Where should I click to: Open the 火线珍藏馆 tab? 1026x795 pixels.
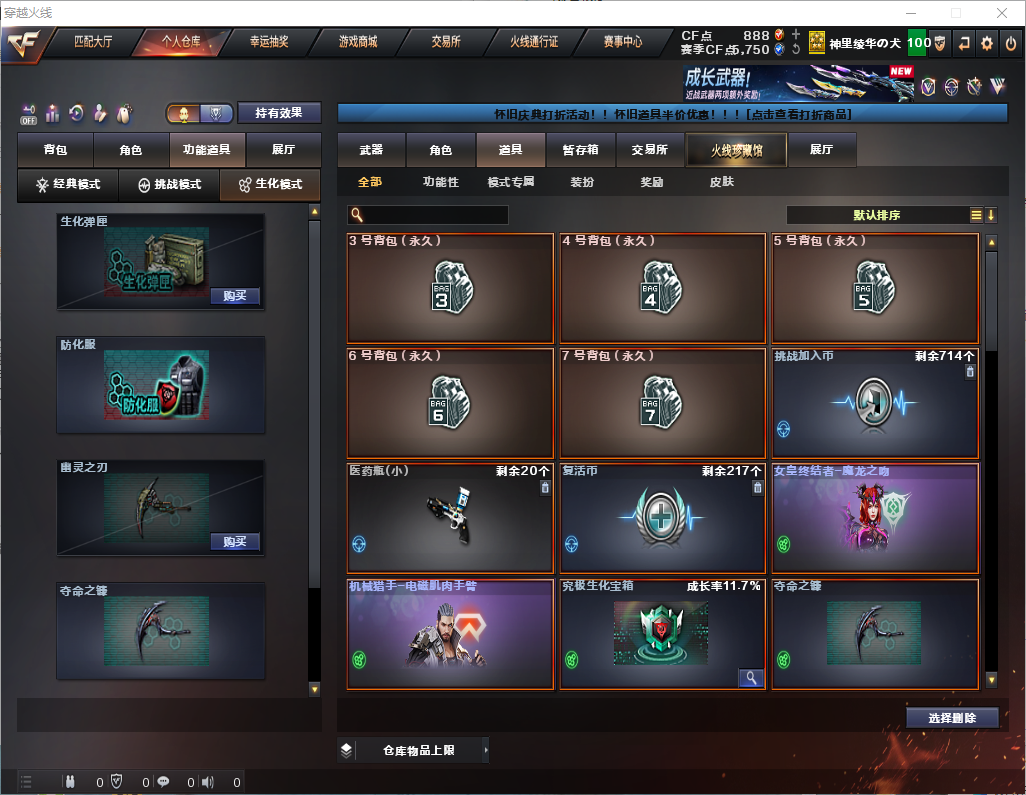tap(736, 150)
